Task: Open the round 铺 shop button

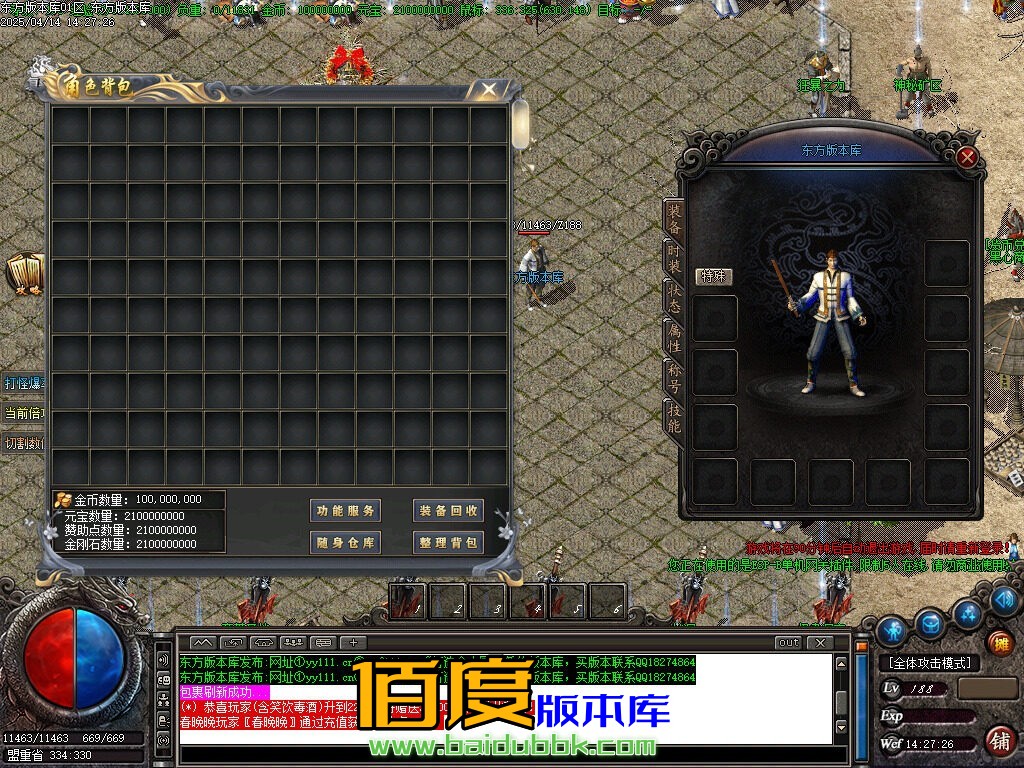Action: (x=999, y=740)
